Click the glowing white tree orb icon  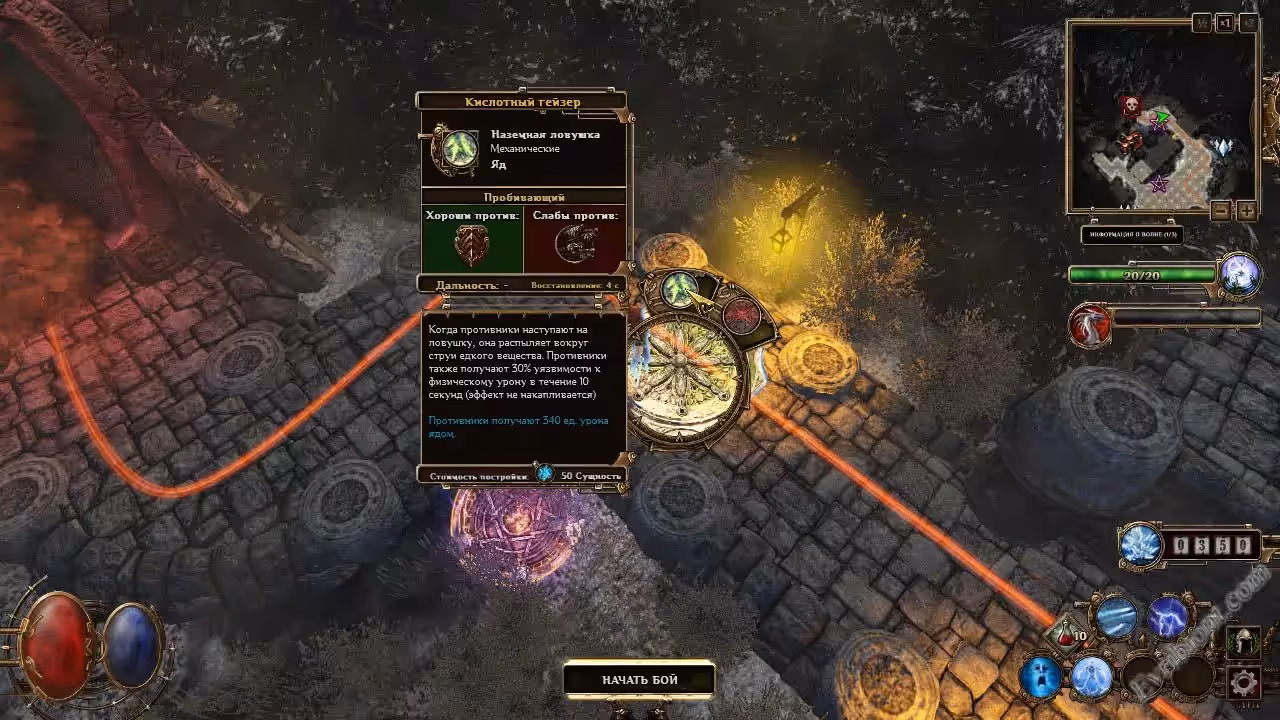tap(1238, 275)
